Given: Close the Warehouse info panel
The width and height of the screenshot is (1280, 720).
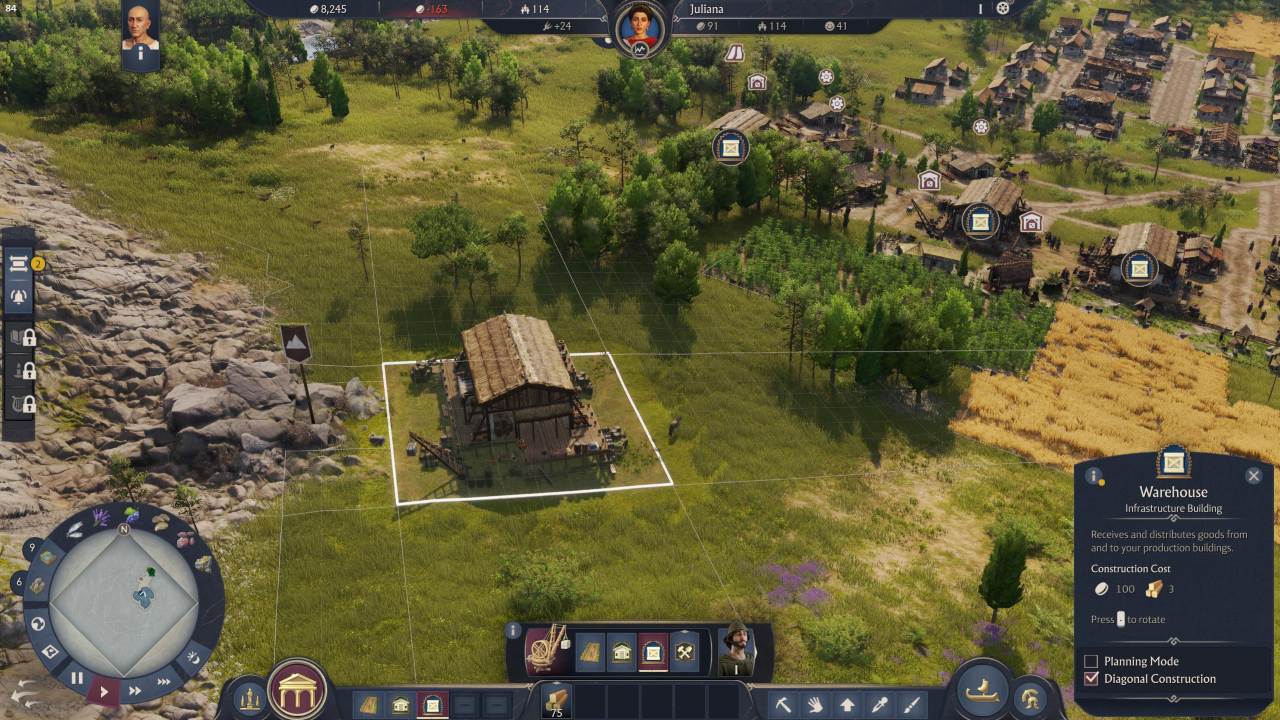Looking at the screenshot, I should (x=1253, y=476).
